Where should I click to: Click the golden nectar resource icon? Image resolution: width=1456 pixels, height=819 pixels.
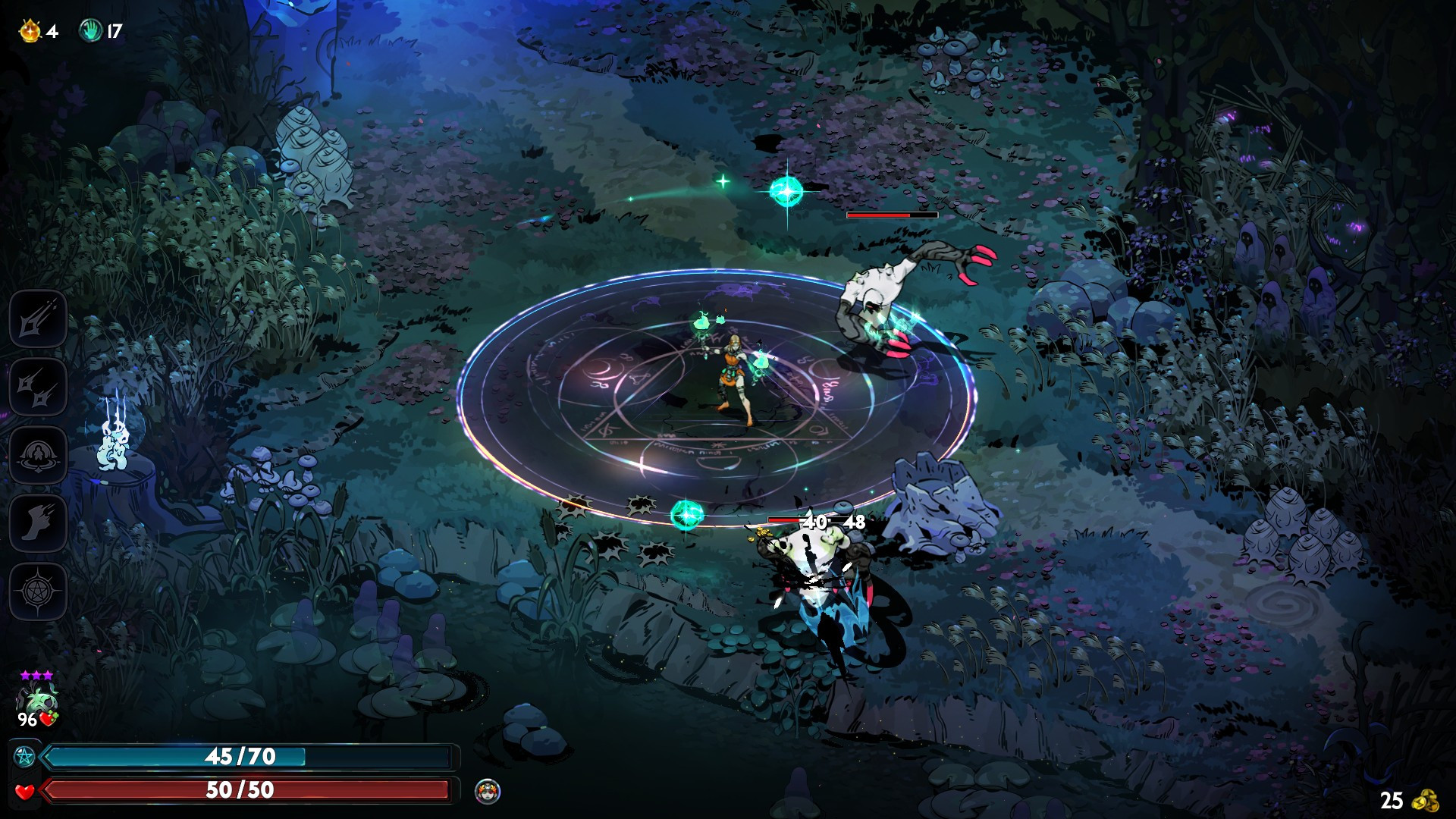tap(30, 31)
